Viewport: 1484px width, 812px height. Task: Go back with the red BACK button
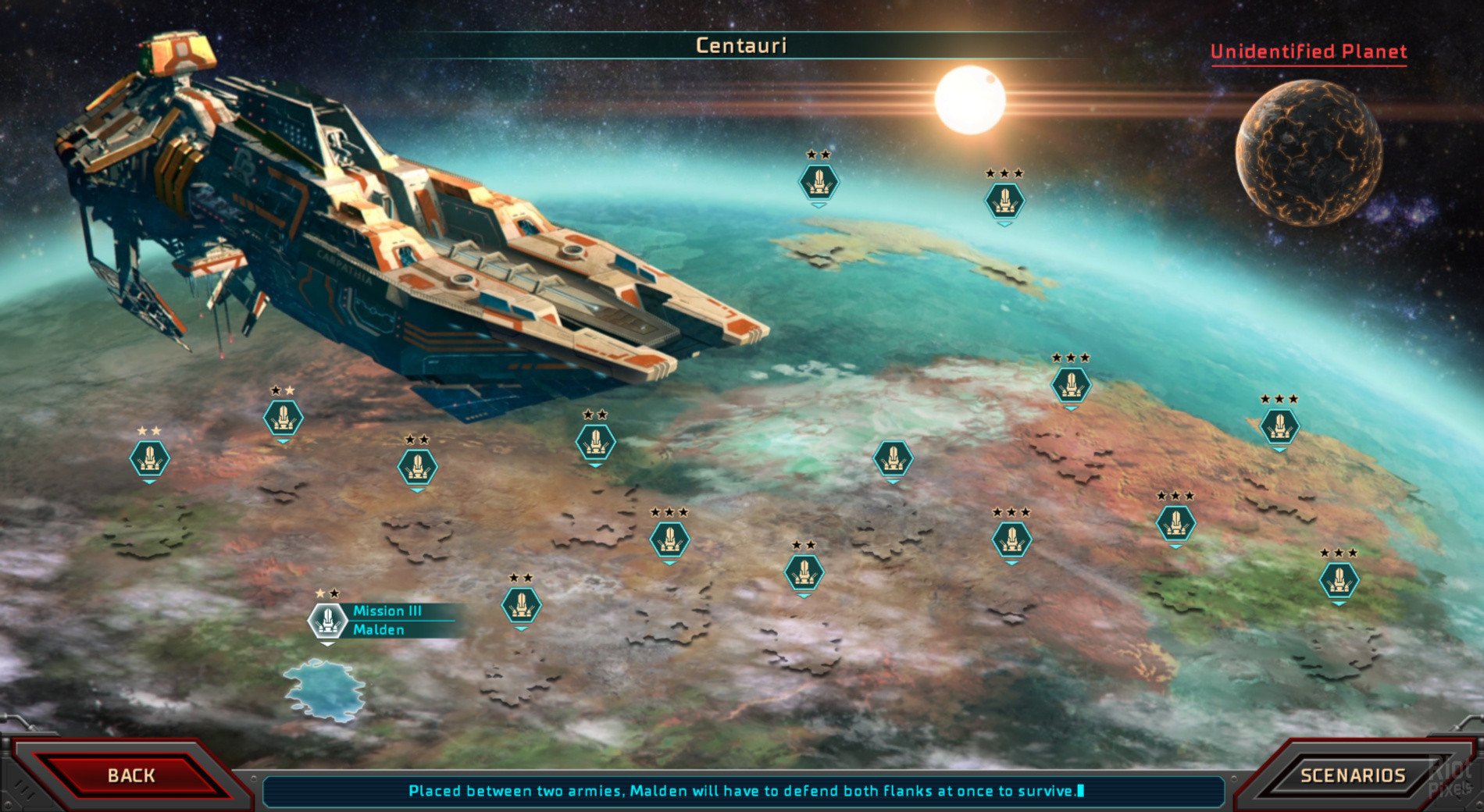tap(130, 775)
